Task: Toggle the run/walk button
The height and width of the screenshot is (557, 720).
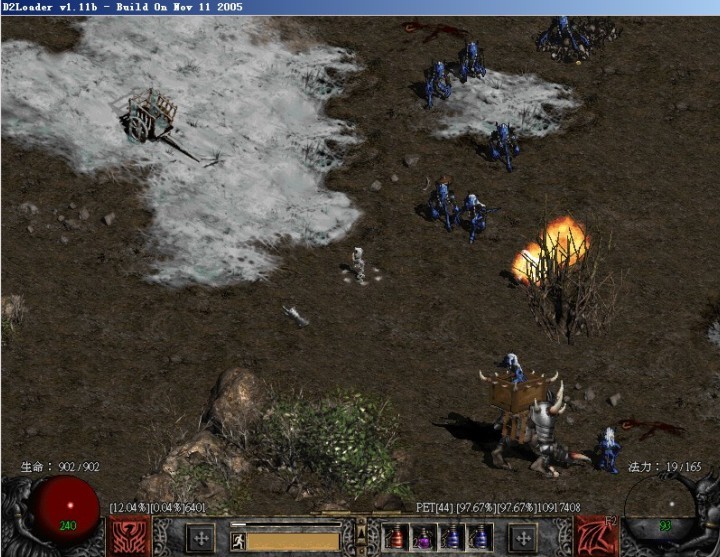Action: (x=239, y=541)
